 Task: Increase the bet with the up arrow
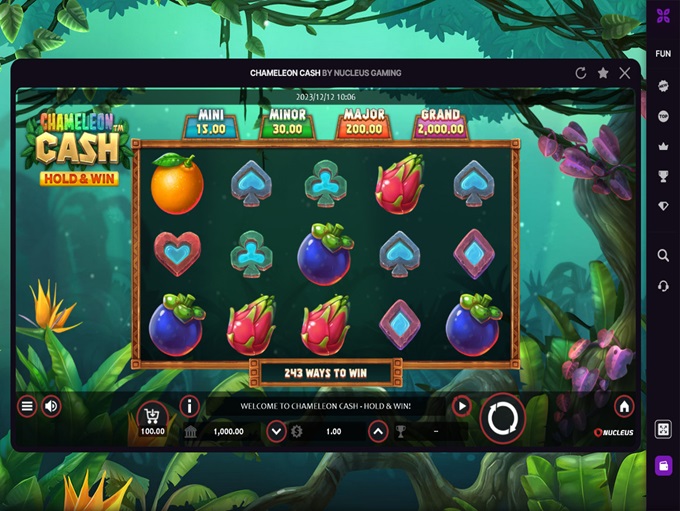point(378,432)
